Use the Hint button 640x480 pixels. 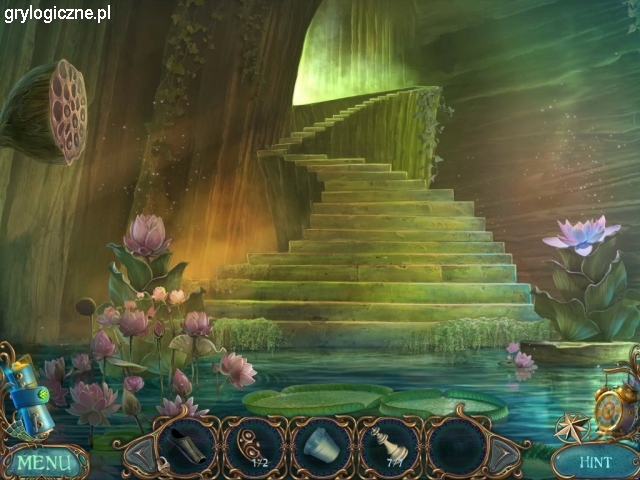click(594, 462)
